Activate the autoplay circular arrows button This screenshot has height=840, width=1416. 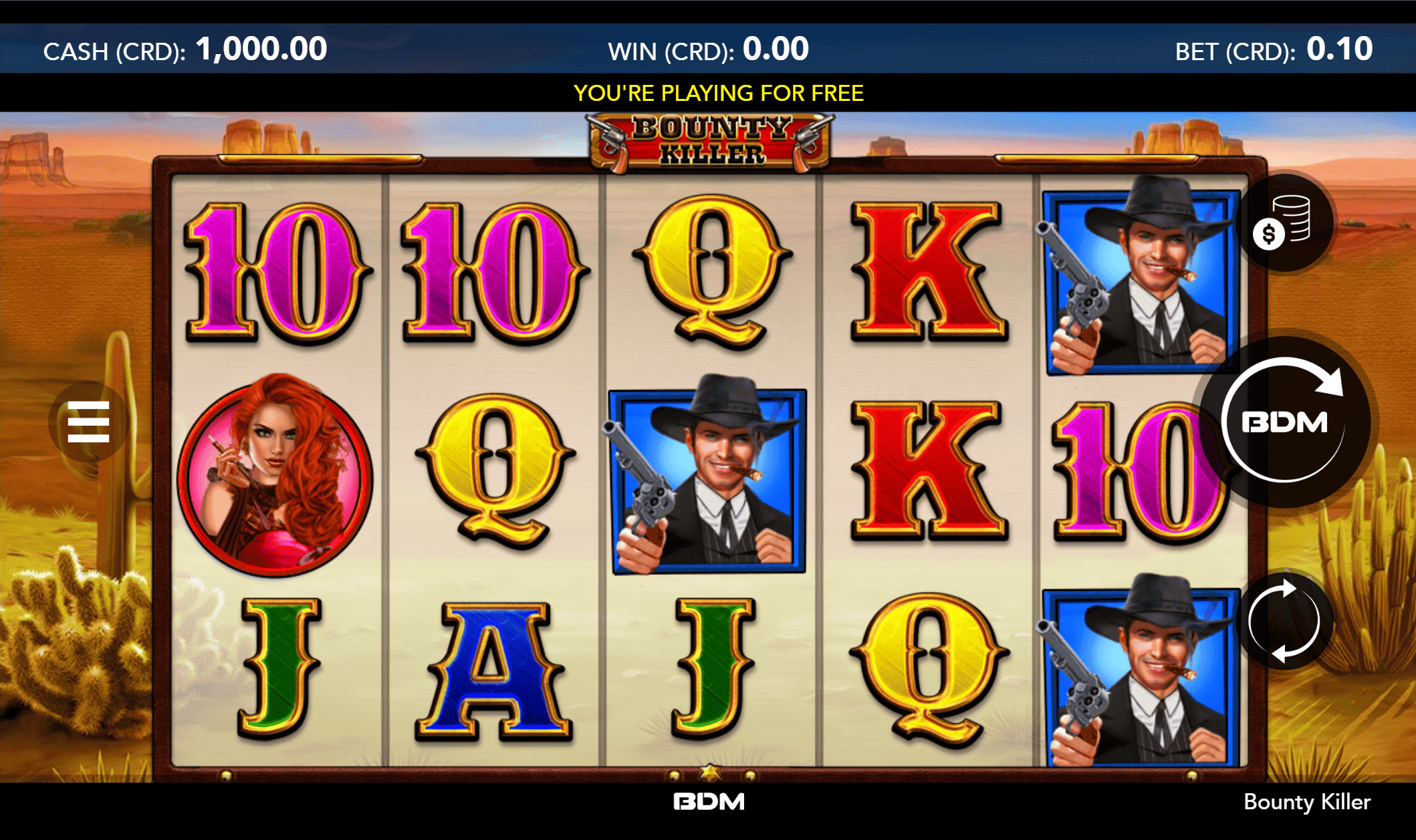(x=1284, y=621)
